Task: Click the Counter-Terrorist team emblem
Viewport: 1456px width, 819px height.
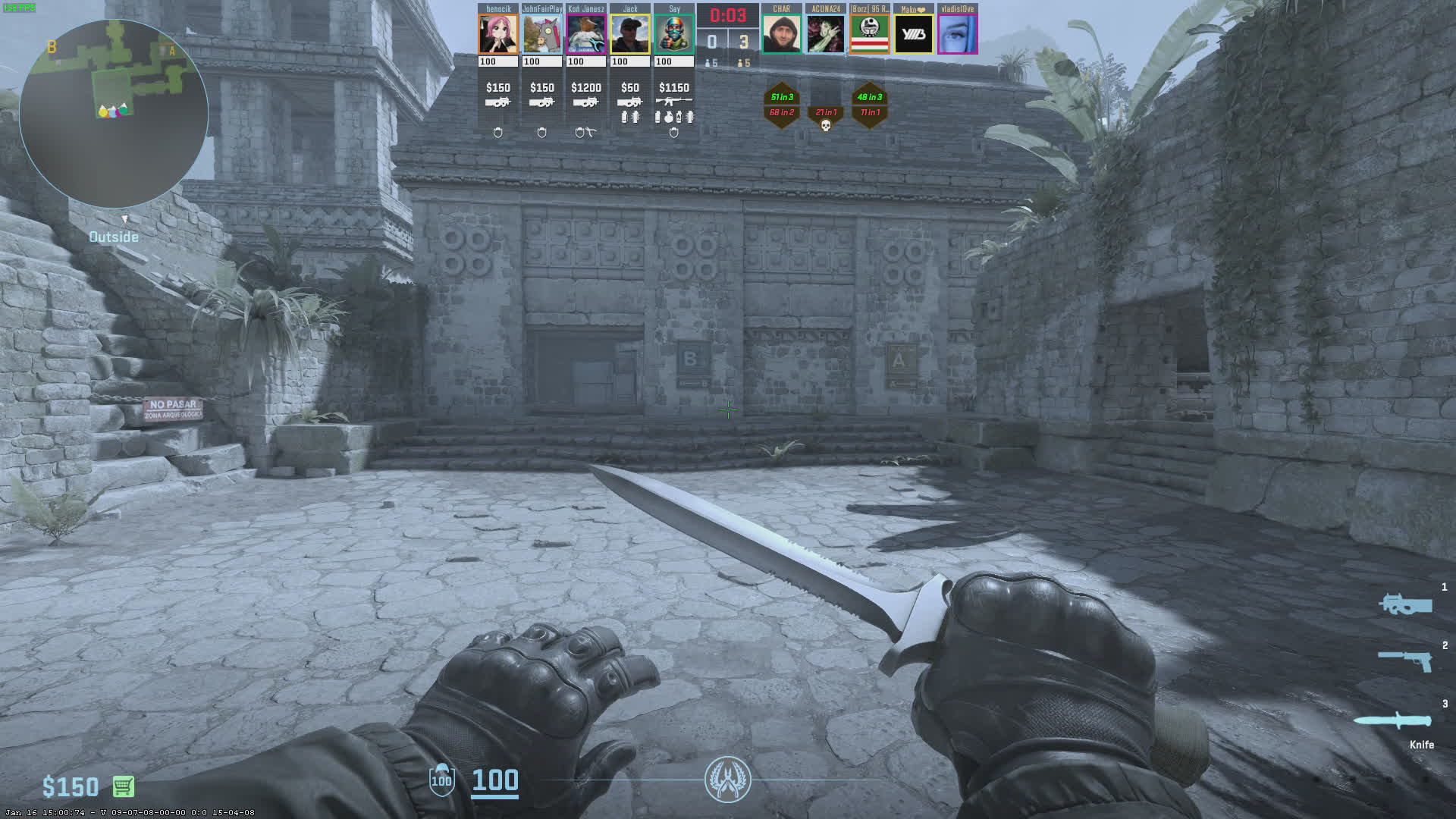Action: [x=727, y=779]
